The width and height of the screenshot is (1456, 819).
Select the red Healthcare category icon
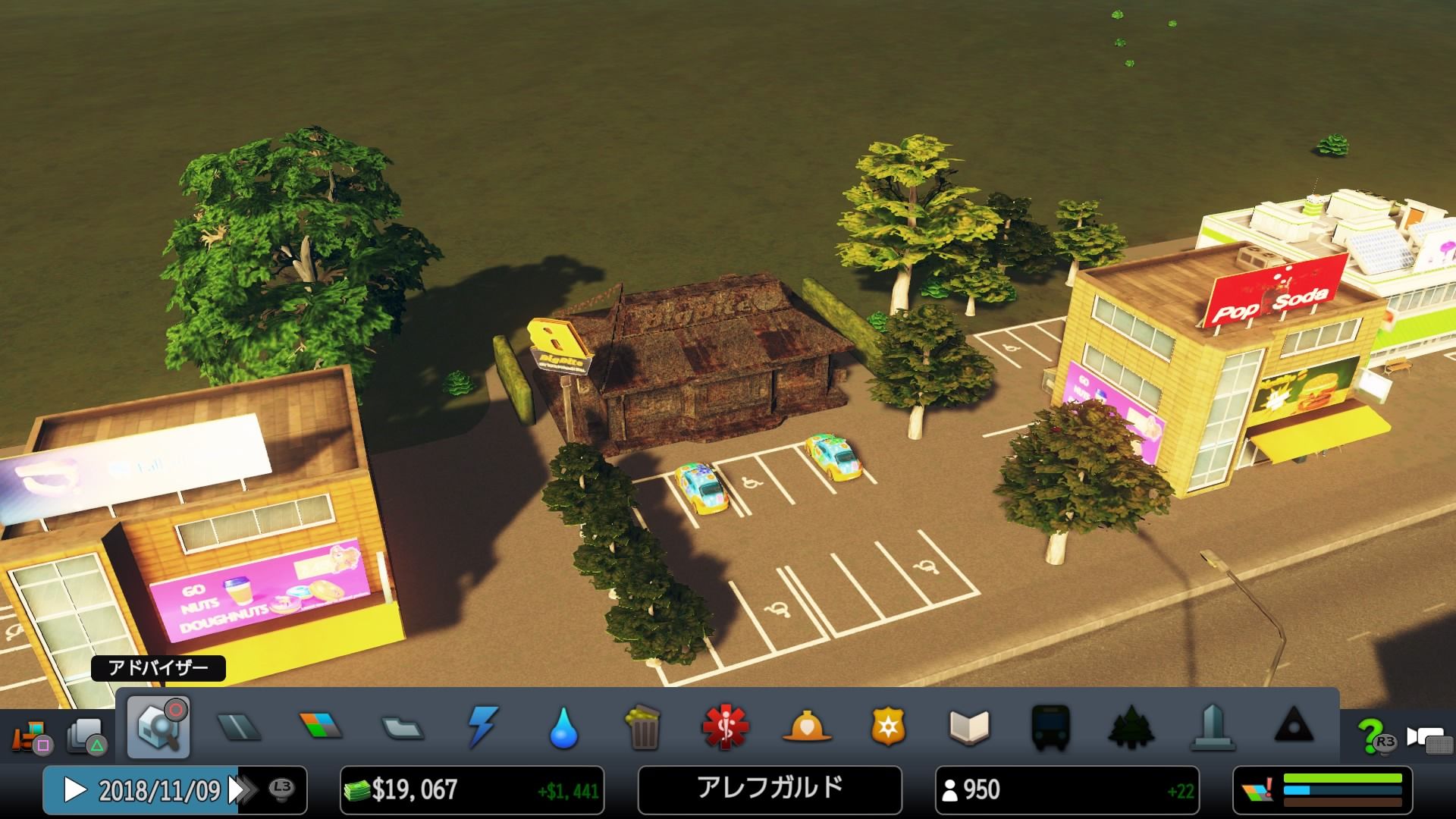725,727
